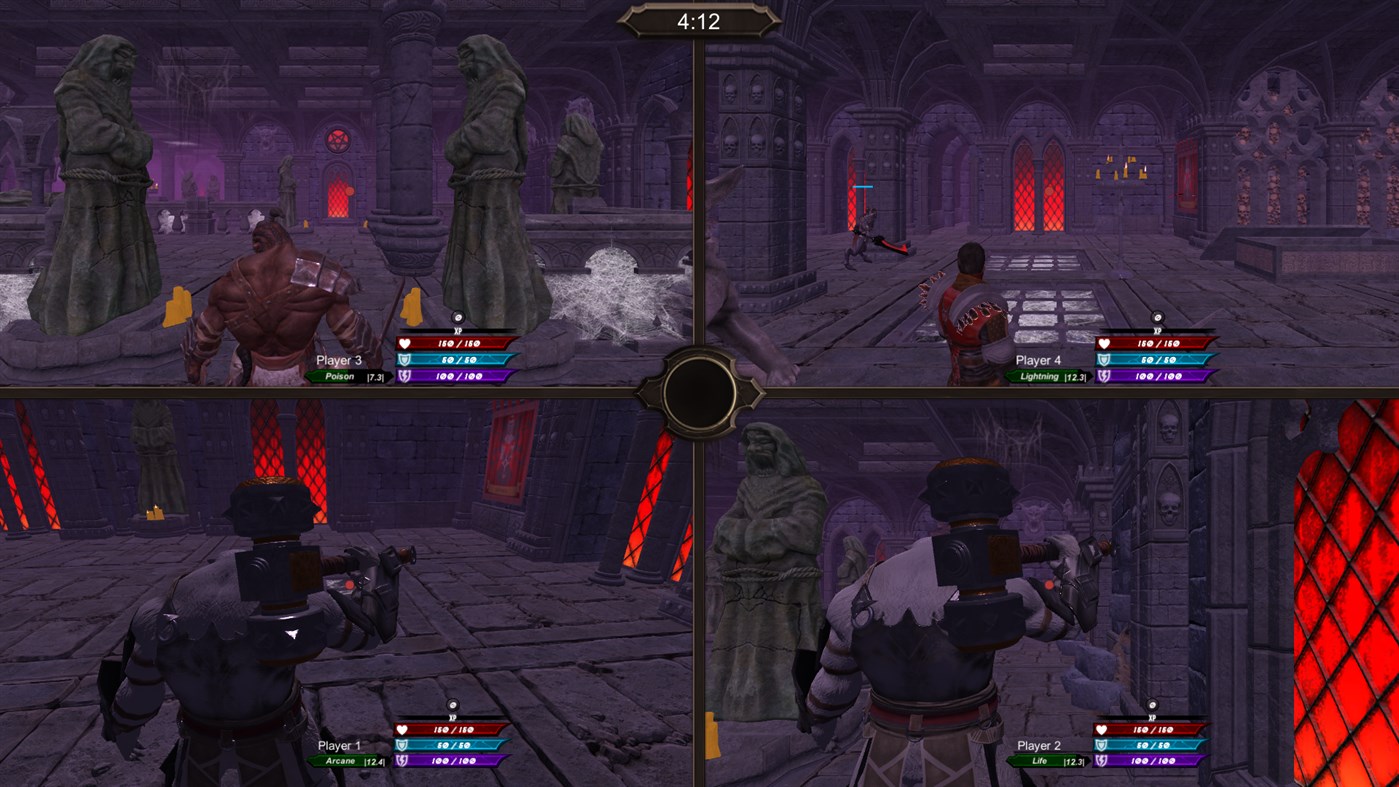Click Player 4's heart health icon
Image resolution: width=1399 pixels, height=787 pixels.
pyautogui.click(x=1105, y=341)
